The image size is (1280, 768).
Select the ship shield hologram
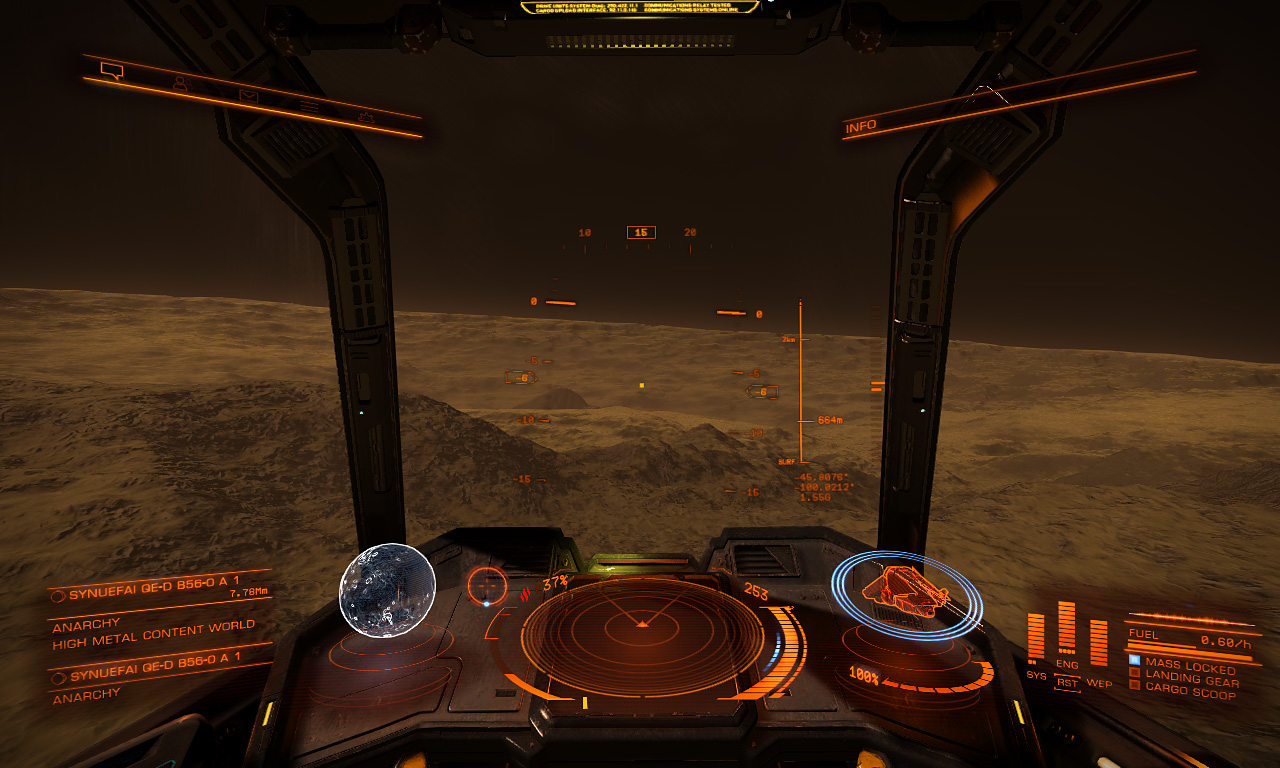(906, 593)
